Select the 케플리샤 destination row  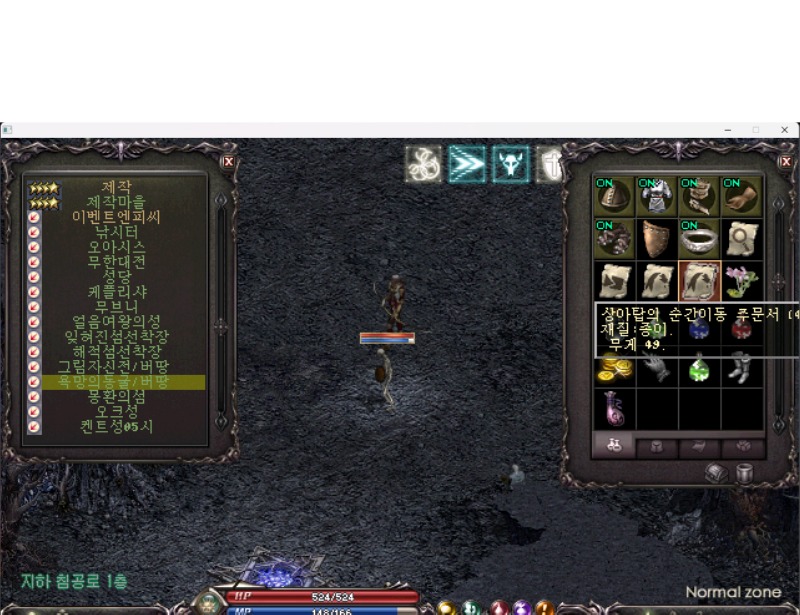tap(116, 292)
